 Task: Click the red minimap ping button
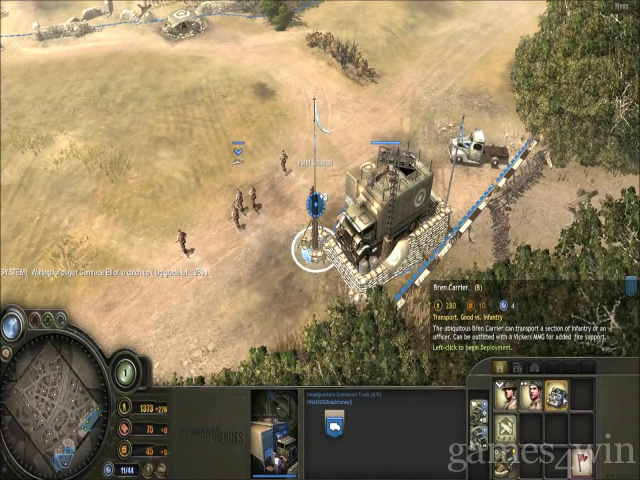[x=33, y=320]
